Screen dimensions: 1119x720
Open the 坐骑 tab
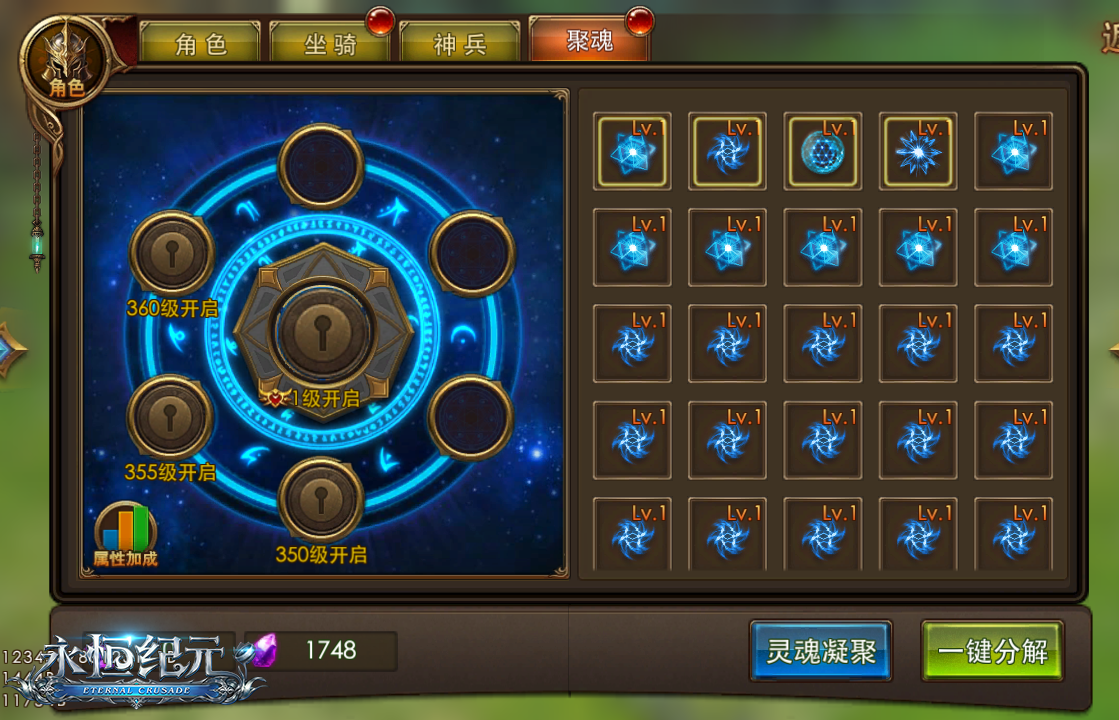[x=330, y=43]
